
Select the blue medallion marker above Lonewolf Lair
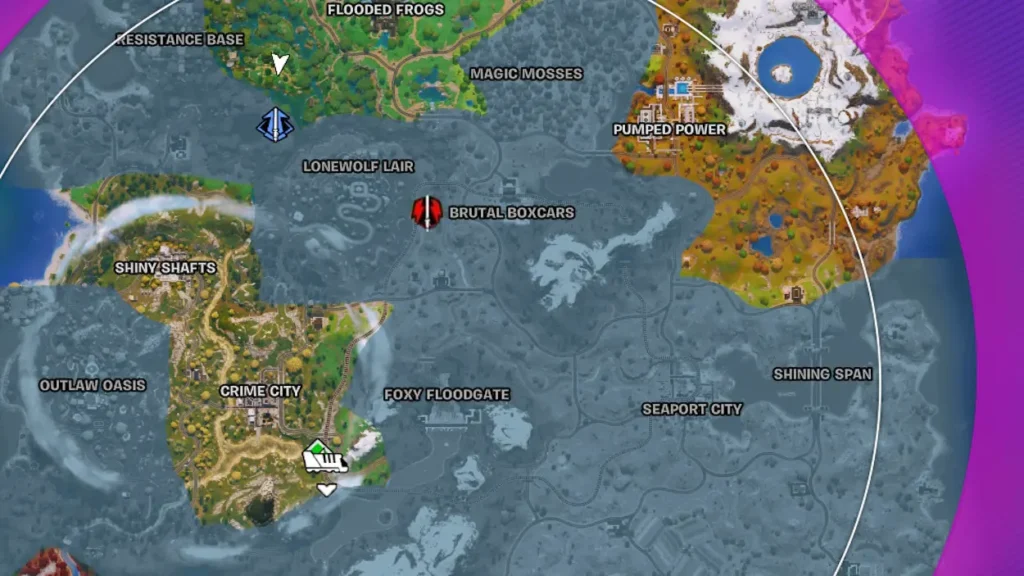coord(273,124)
